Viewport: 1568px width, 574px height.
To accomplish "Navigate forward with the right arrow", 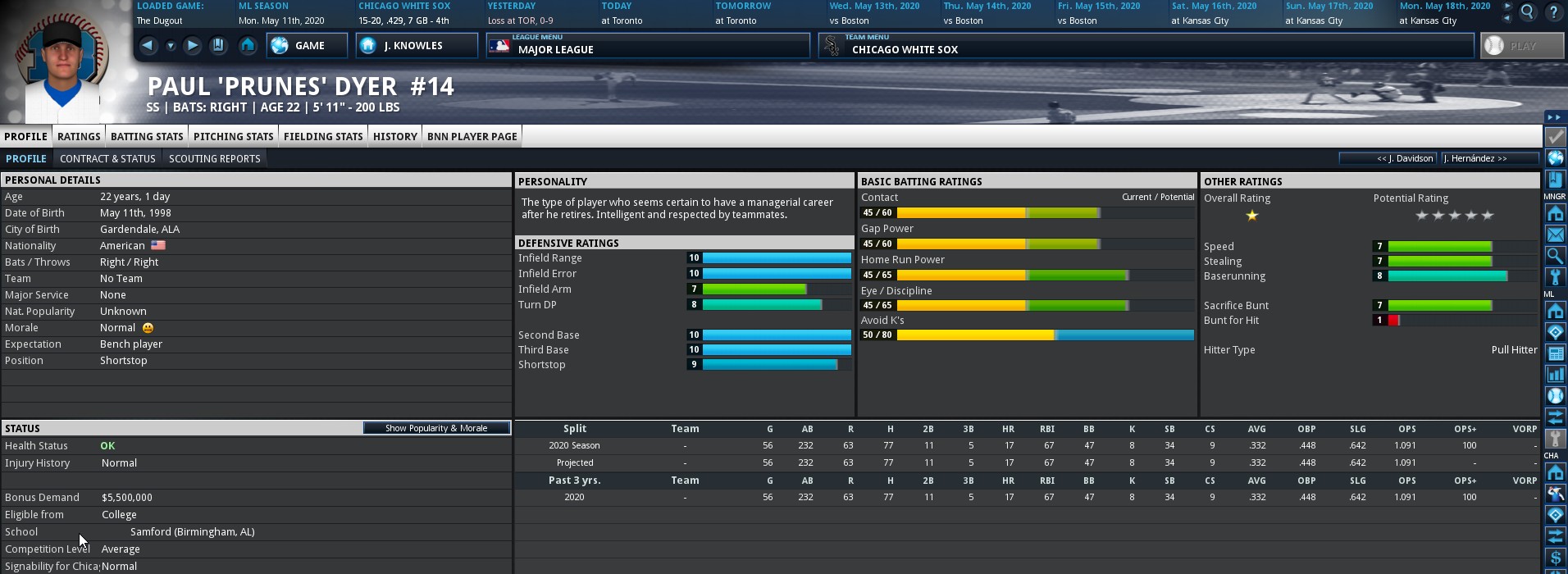I will (192, 46).
